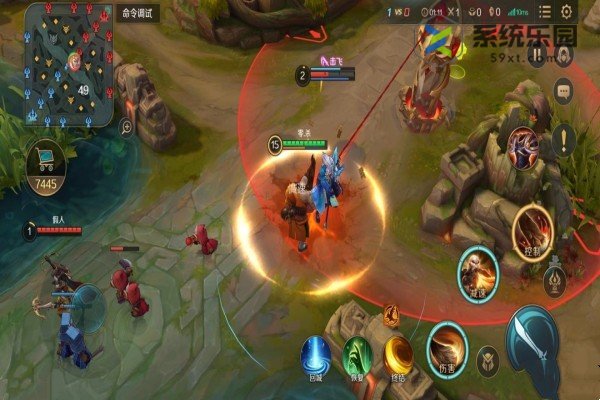This screenshot has width=600, height=400.
Task: Open the gear settings menu
Action: click(x=567, y=12)
